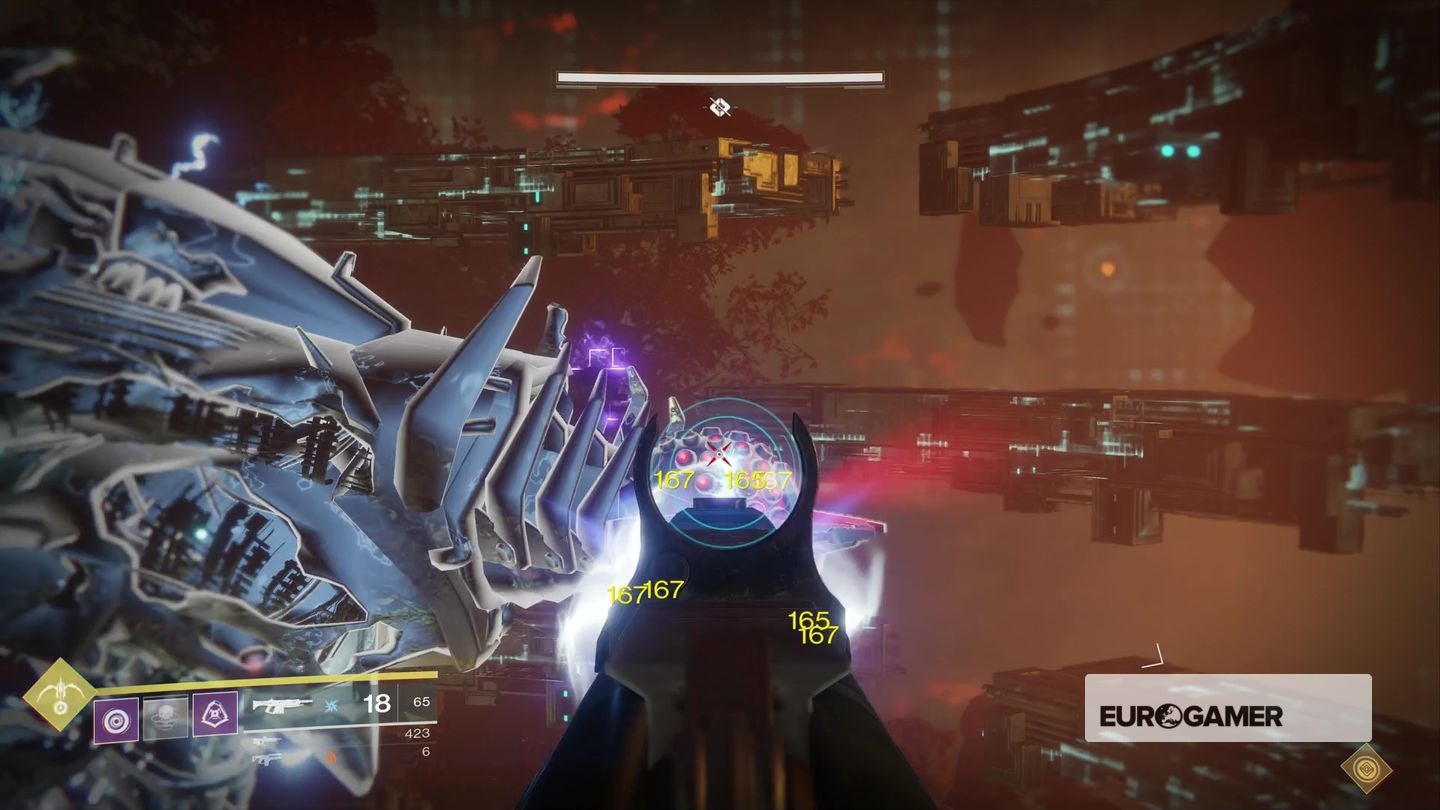
Task: Click the ammo count showing 18
Action: pyautogui.click(x=376, y=704)
